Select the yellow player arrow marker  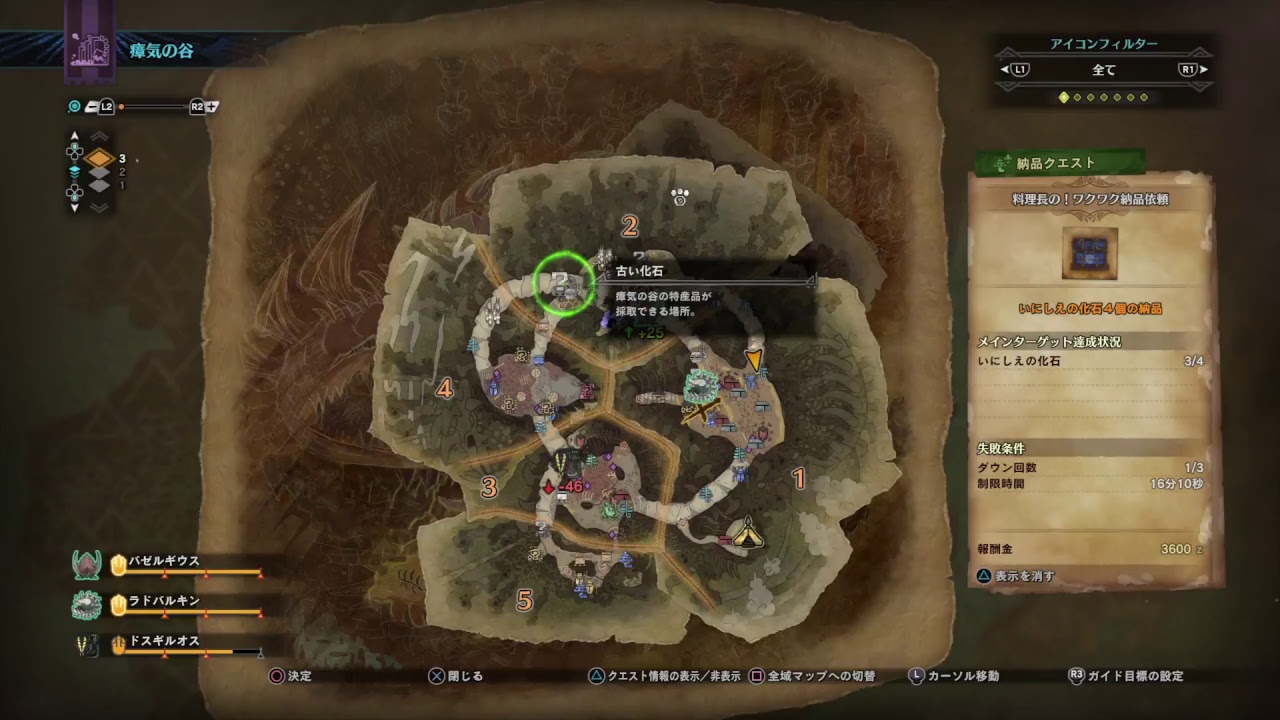(x=754, y=360)
